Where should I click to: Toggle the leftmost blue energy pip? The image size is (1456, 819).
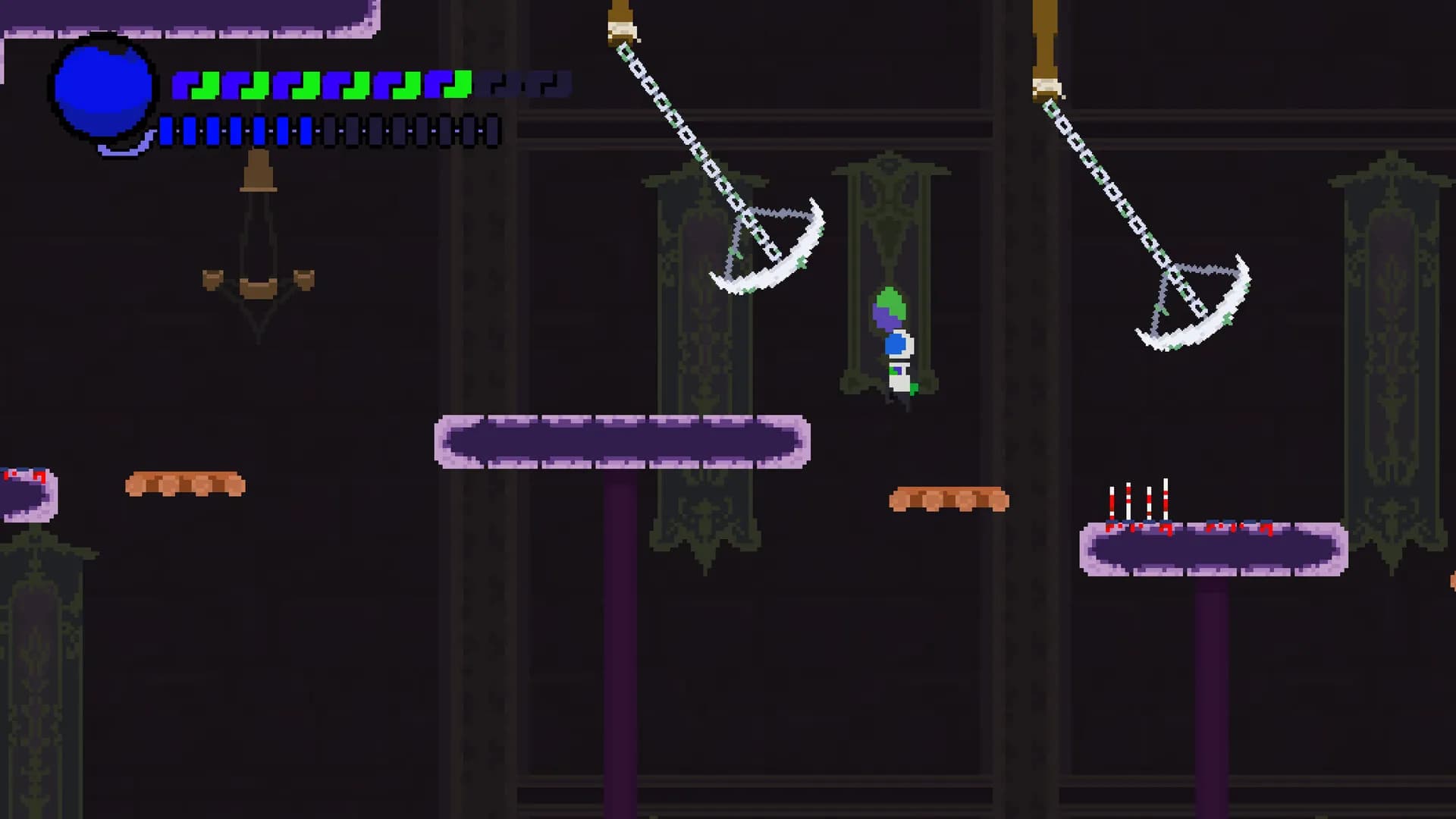pyautogui.click(x=165, y=130)
